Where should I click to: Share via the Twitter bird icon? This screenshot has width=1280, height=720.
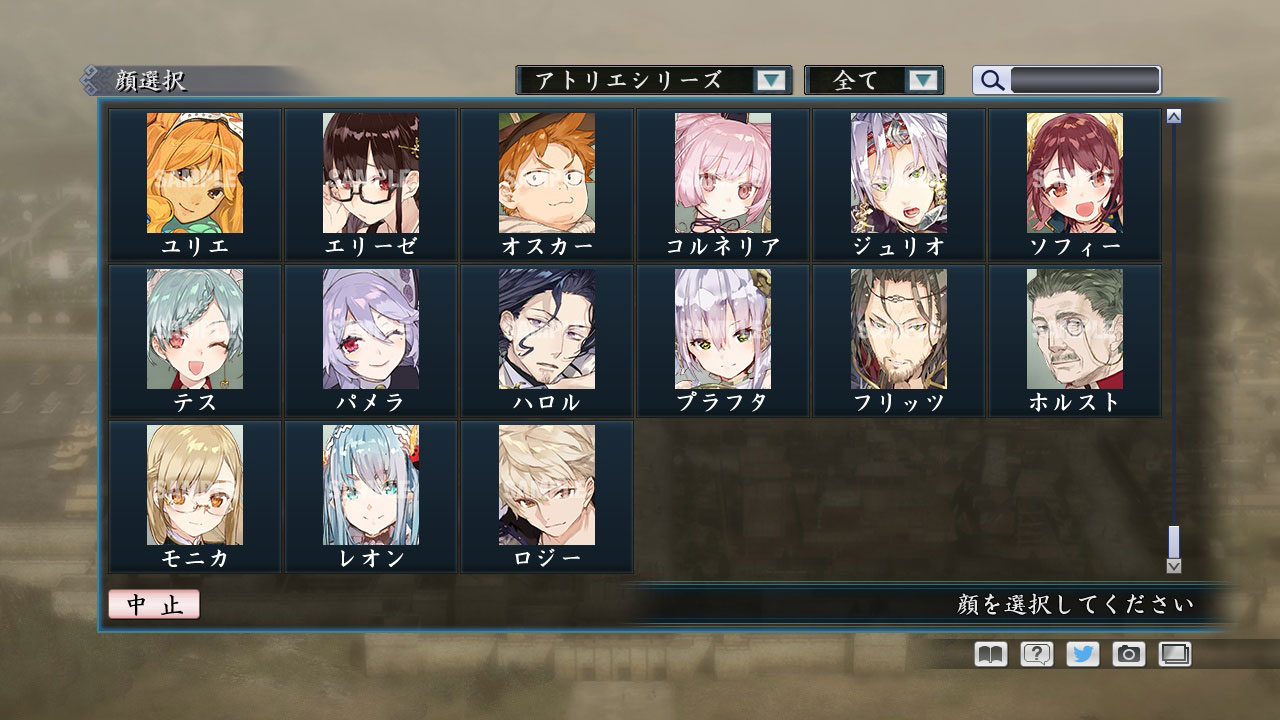pyautogui.click(x=1080, y=654)
